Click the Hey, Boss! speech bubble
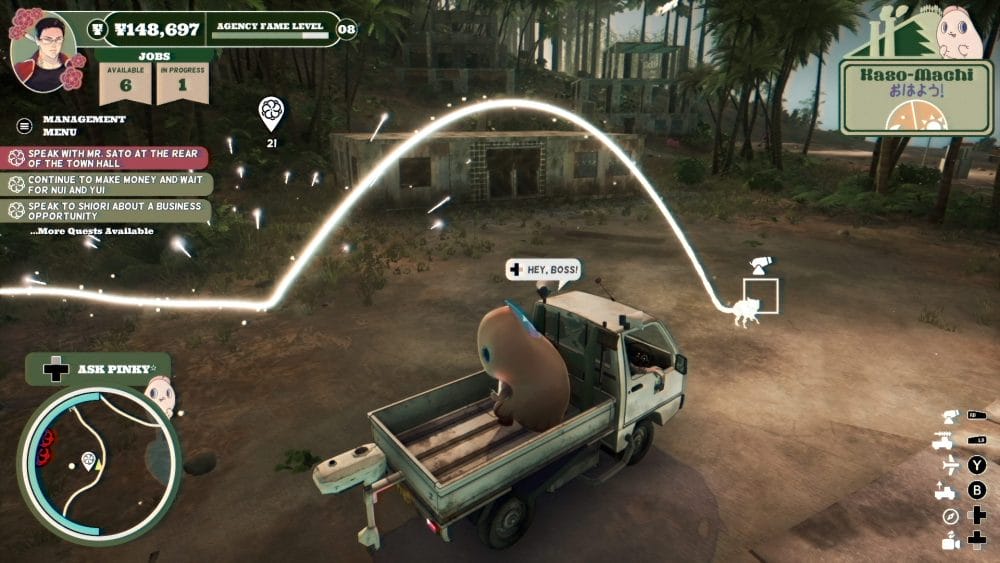Image resolution: width=1000 pixels, height=563 pixels. point(542,269)
